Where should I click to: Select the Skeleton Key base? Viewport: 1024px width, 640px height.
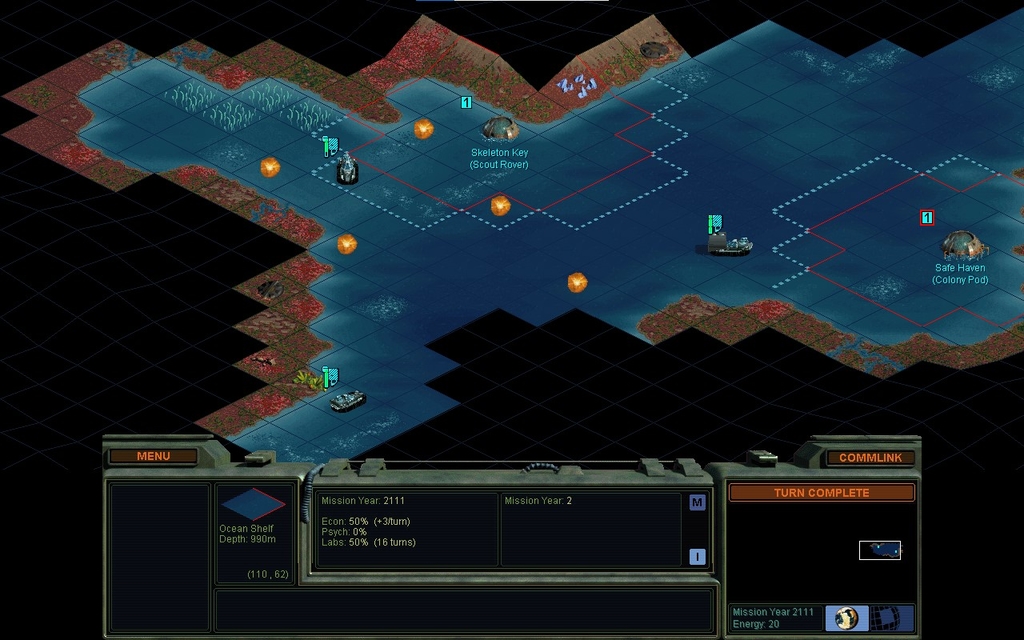pos(500,129)
